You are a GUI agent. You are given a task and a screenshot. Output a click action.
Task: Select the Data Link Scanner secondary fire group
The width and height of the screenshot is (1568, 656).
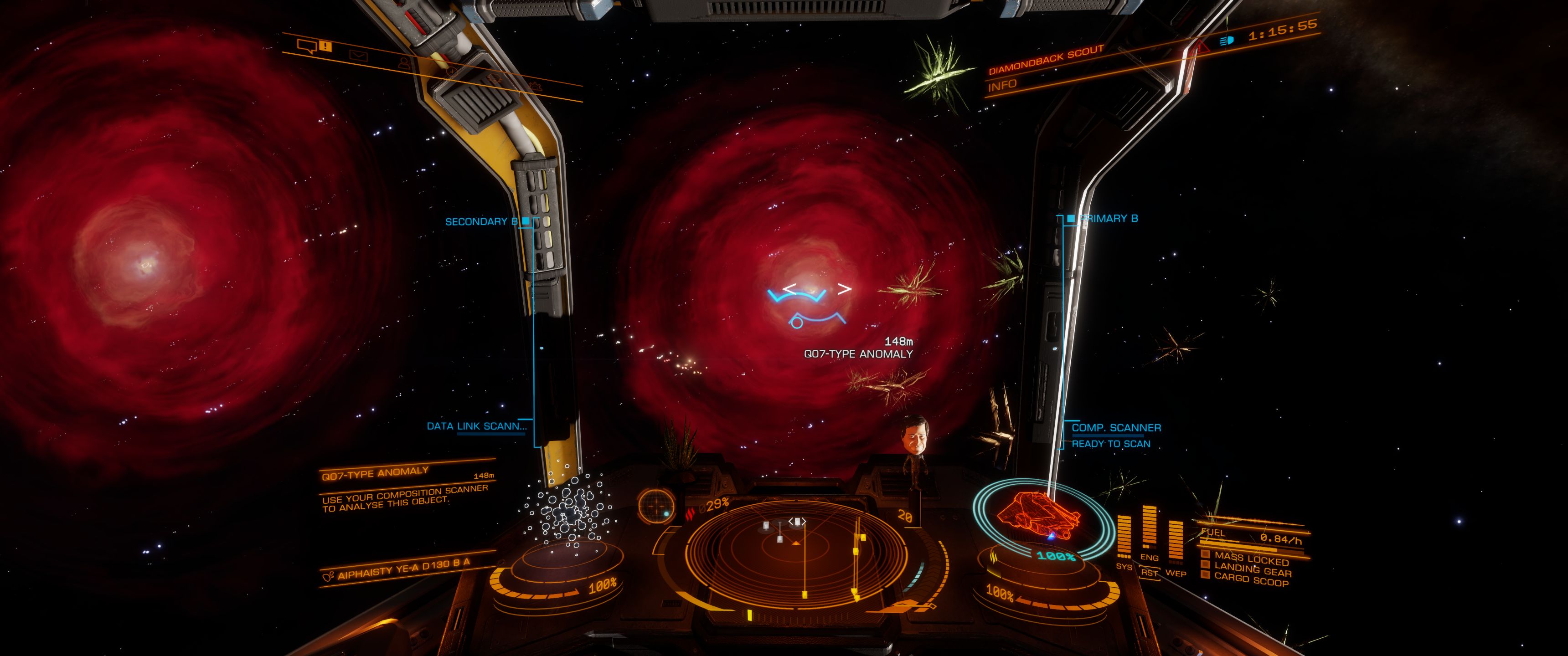(x=476, y=426)
